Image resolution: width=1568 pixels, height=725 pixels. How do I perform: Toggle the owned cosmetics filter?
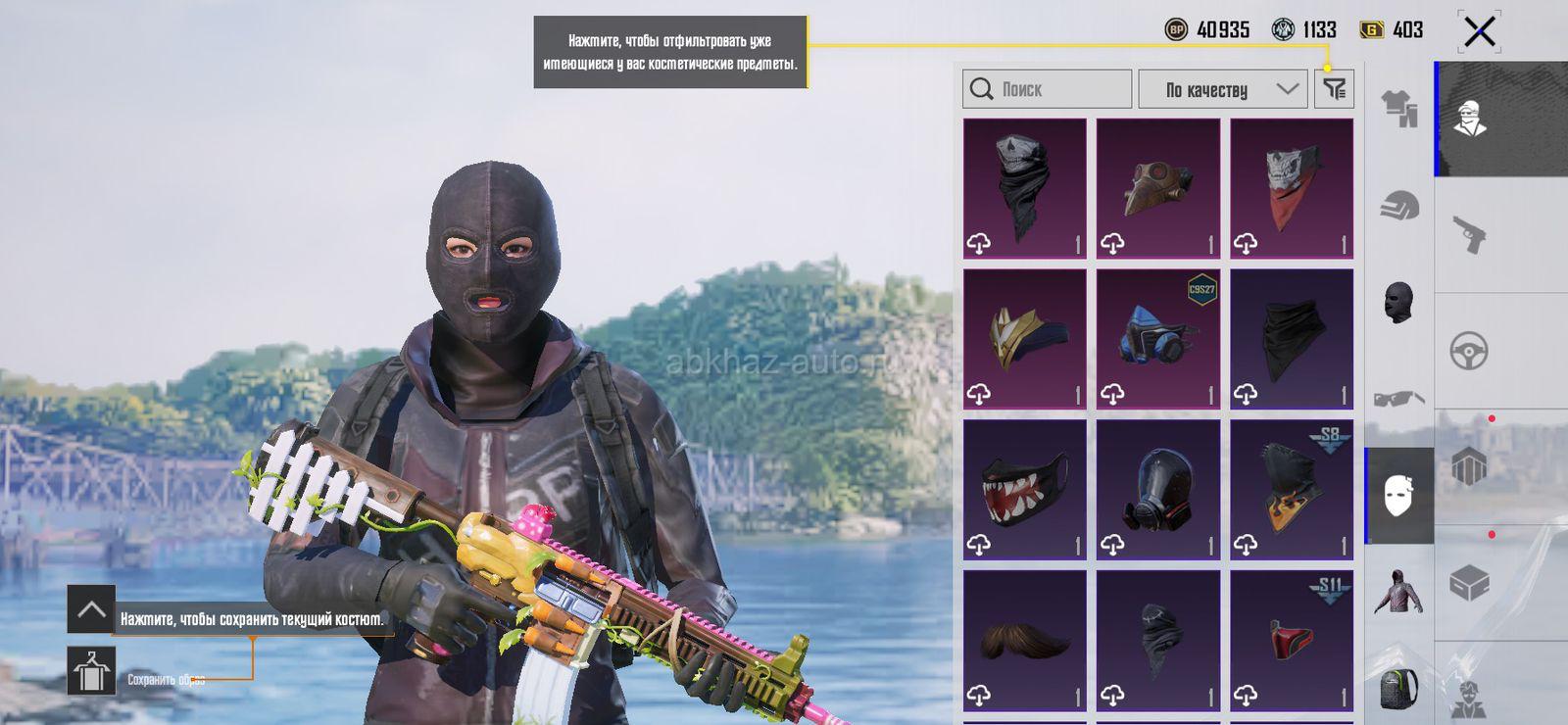click(1334, 89)
